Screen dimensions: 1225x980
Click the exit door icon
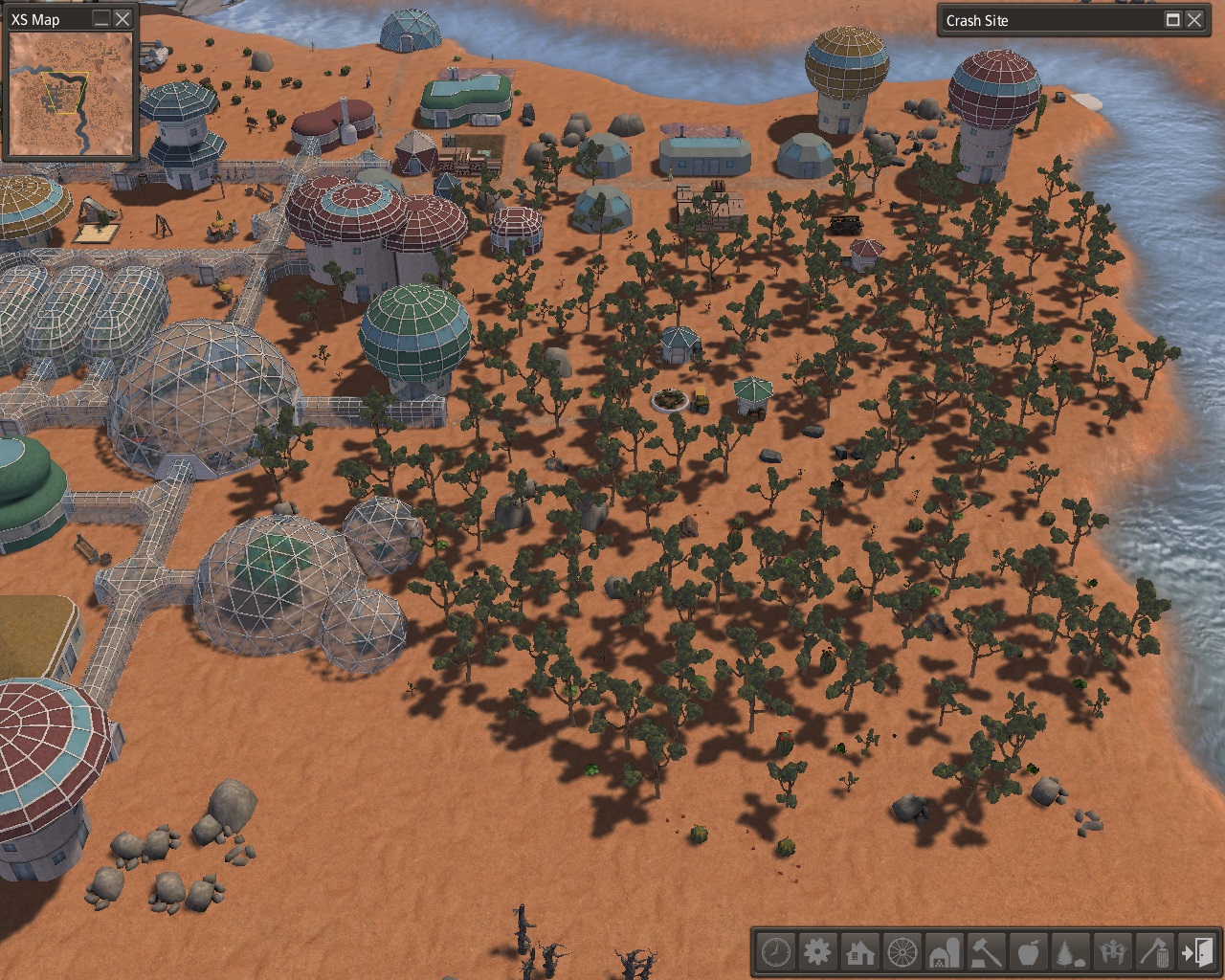pyautogui.click(x=1197, y=952)
